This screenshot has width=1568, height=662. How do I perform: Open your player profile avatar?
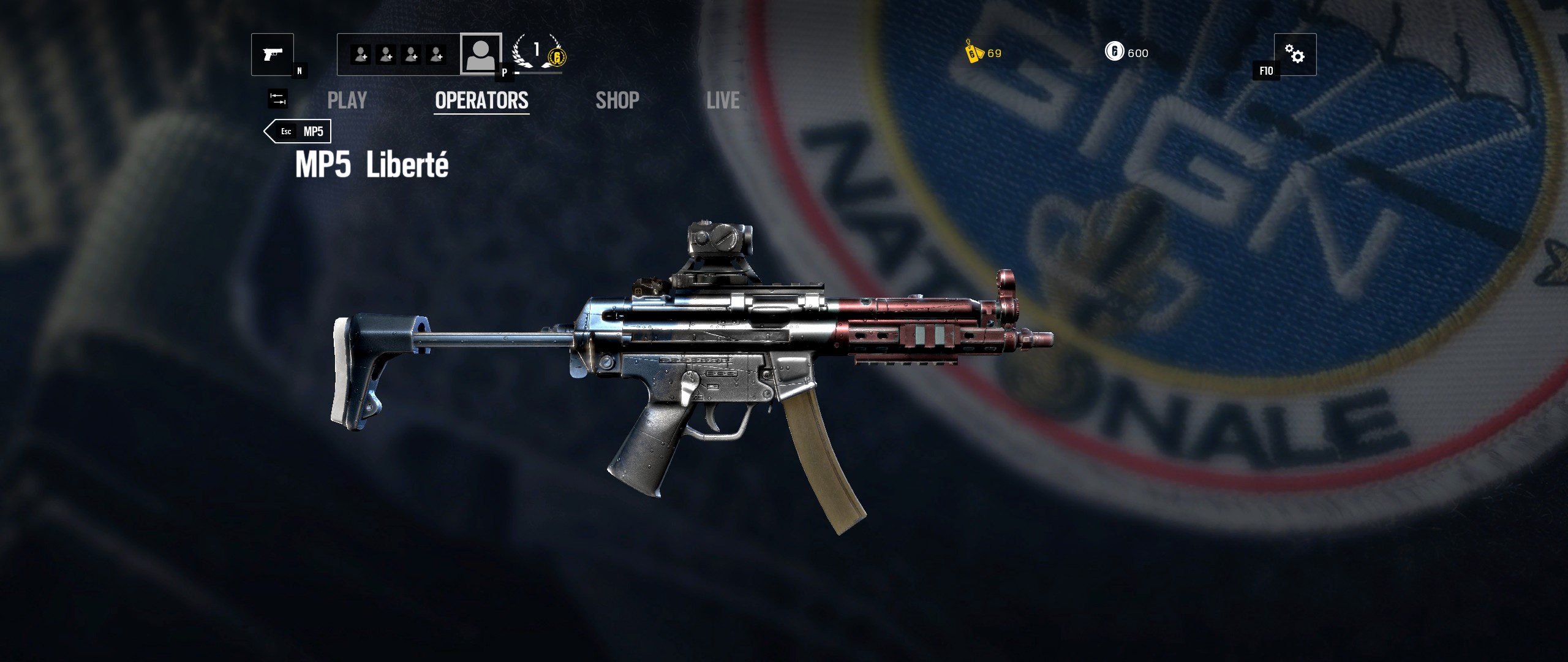[481, 55]
